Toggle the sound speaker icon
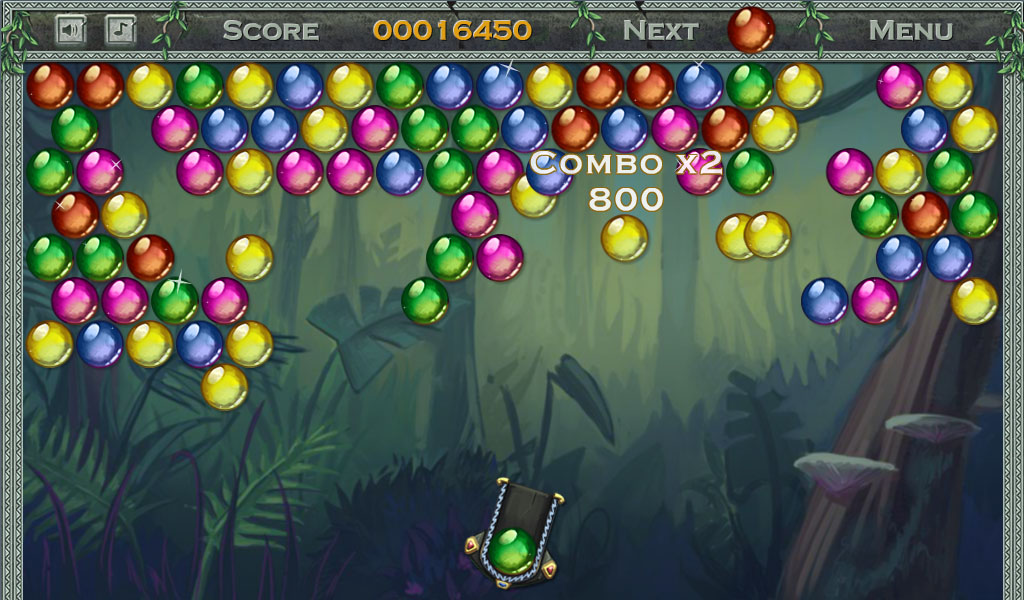1024x600 pixels. 70,30
